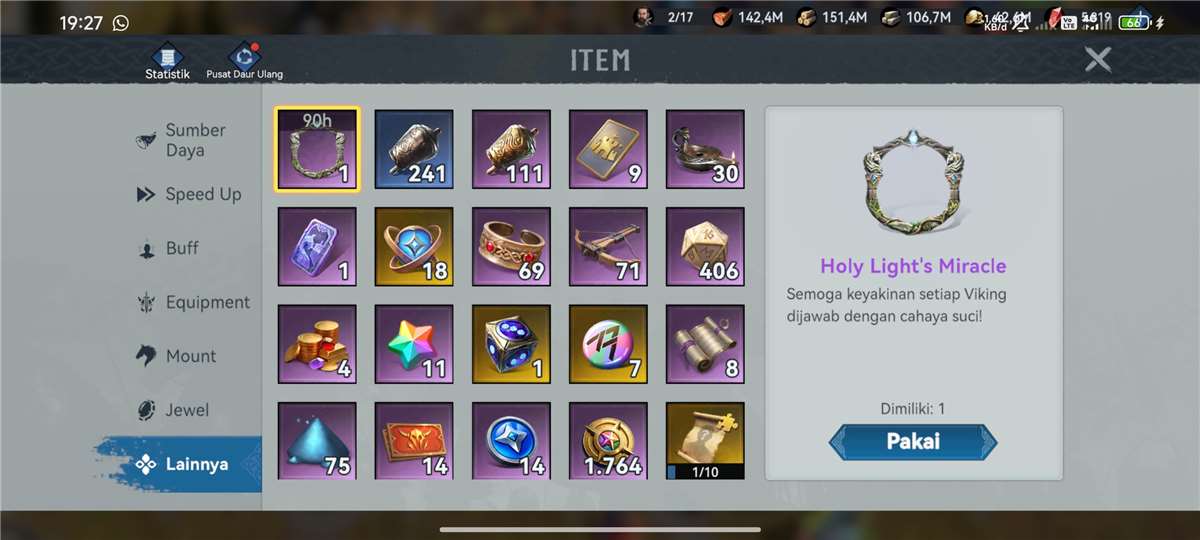Select the d20 dice item slot
This screenshot has width=1200, height=540.
click(706, 247)
